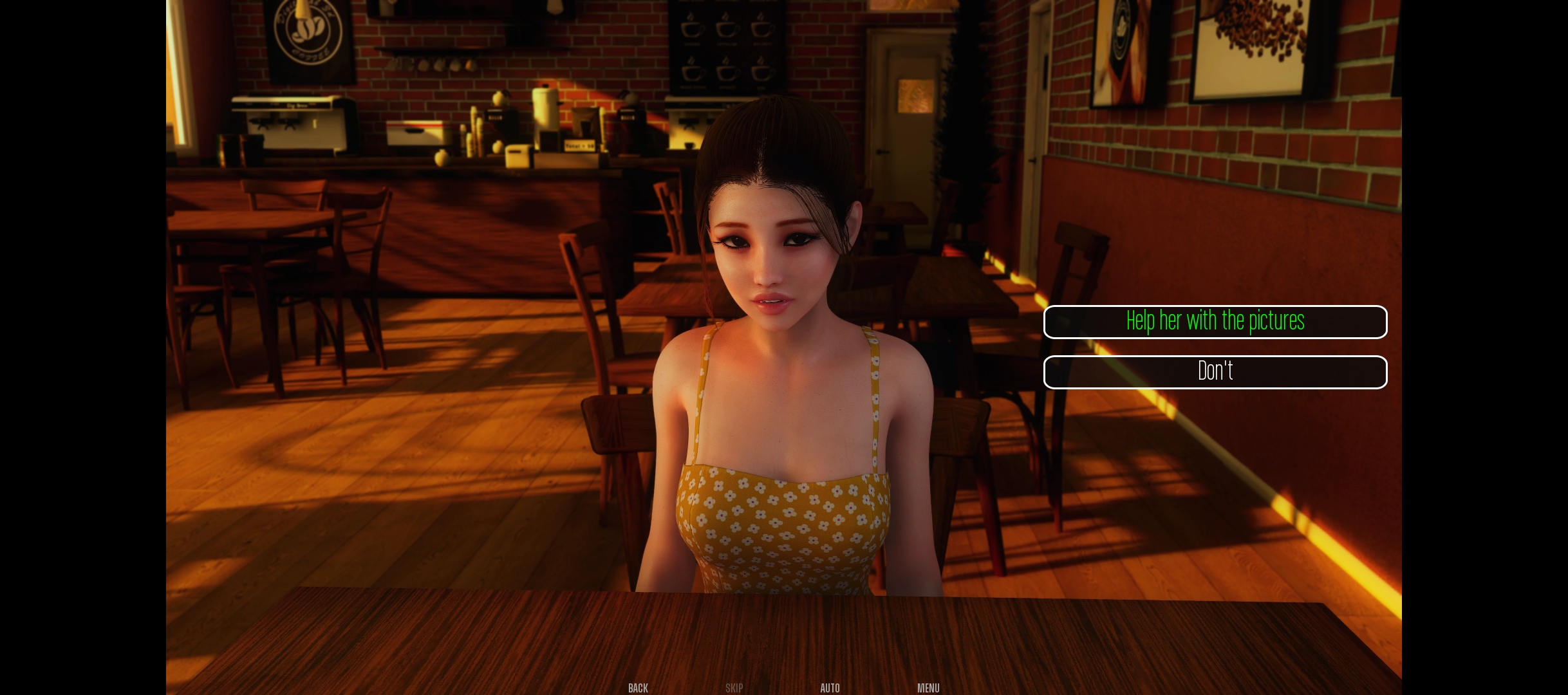The width and height of the screenshot is (1568, 695).
Task: Open the MENU from the bottom bar
Action: (928, 688)
